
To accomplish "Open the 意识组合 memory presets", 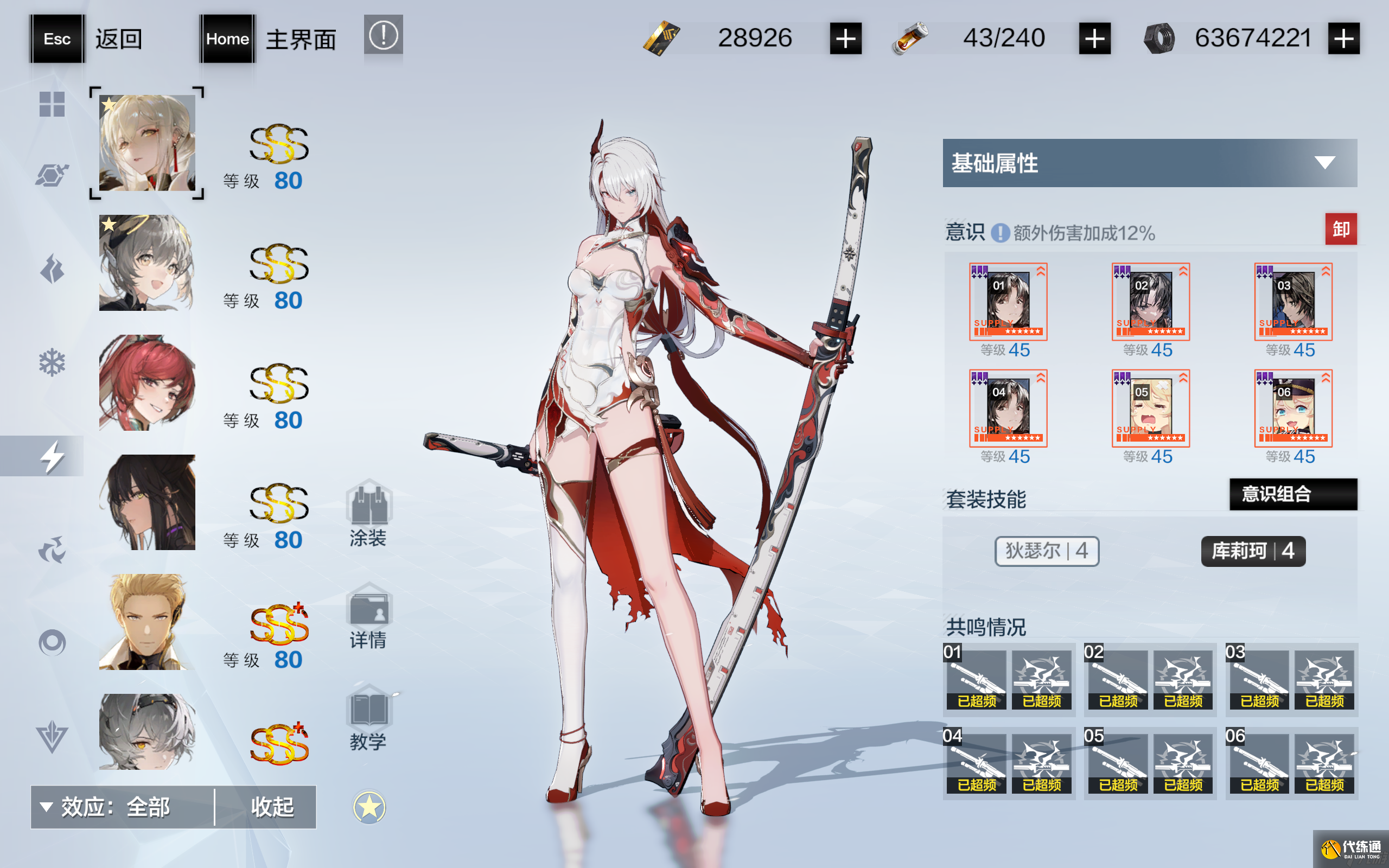I will tap(1292, 494).
